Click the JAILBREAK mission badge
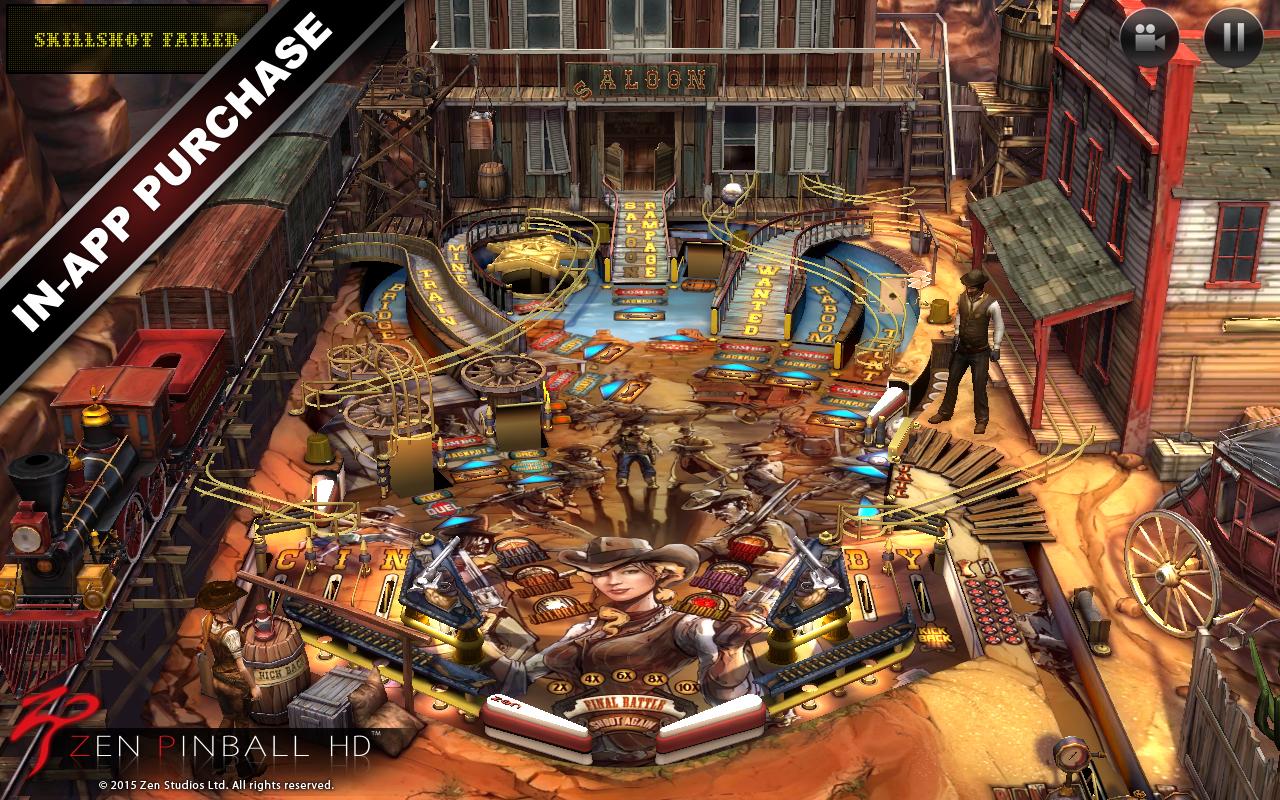 [x=558, y=609]
